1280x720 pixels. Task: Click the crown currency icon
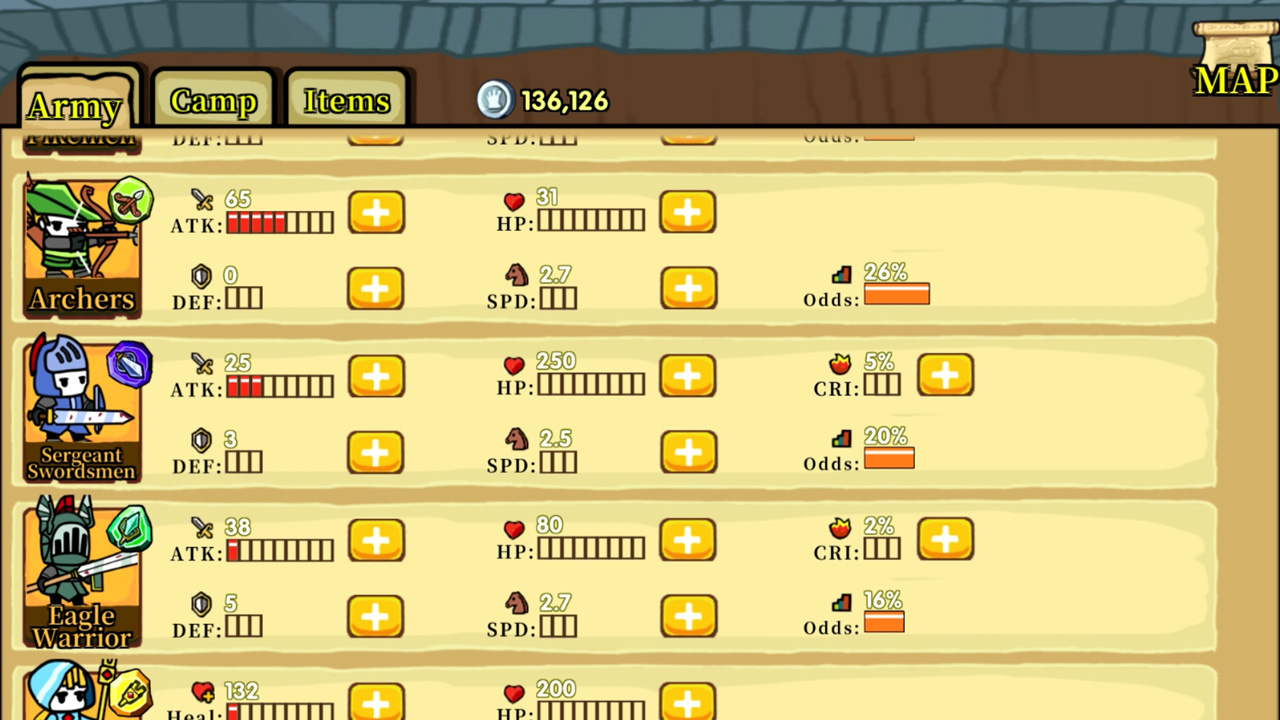[496, 100]
